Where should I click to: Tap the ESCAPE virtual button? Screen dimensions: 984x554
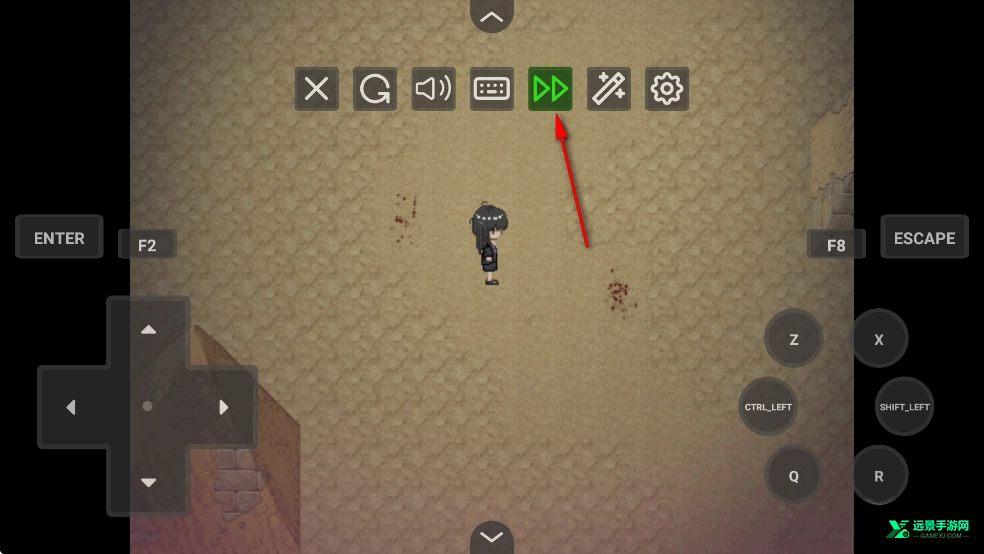click(x=924, y=238)
